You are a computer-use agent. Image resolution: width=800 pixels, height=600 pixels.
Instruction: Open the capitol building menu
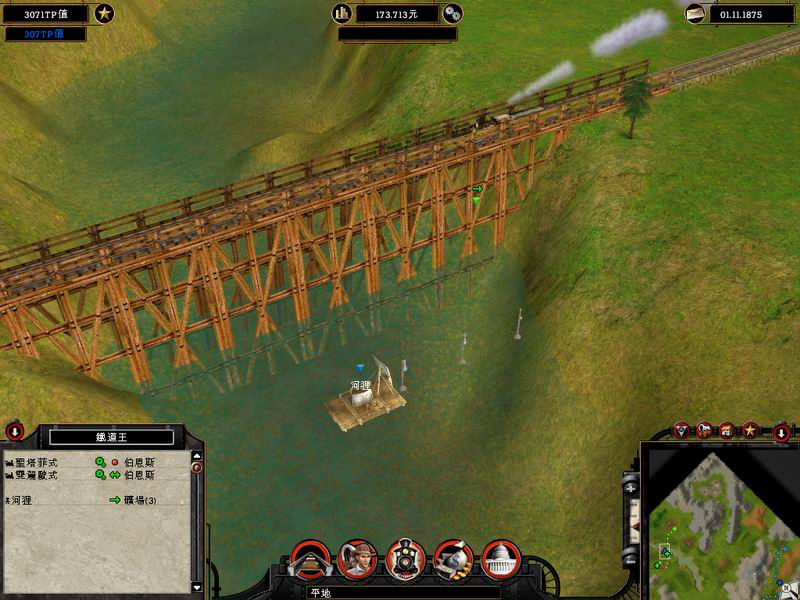coord(499,559)
